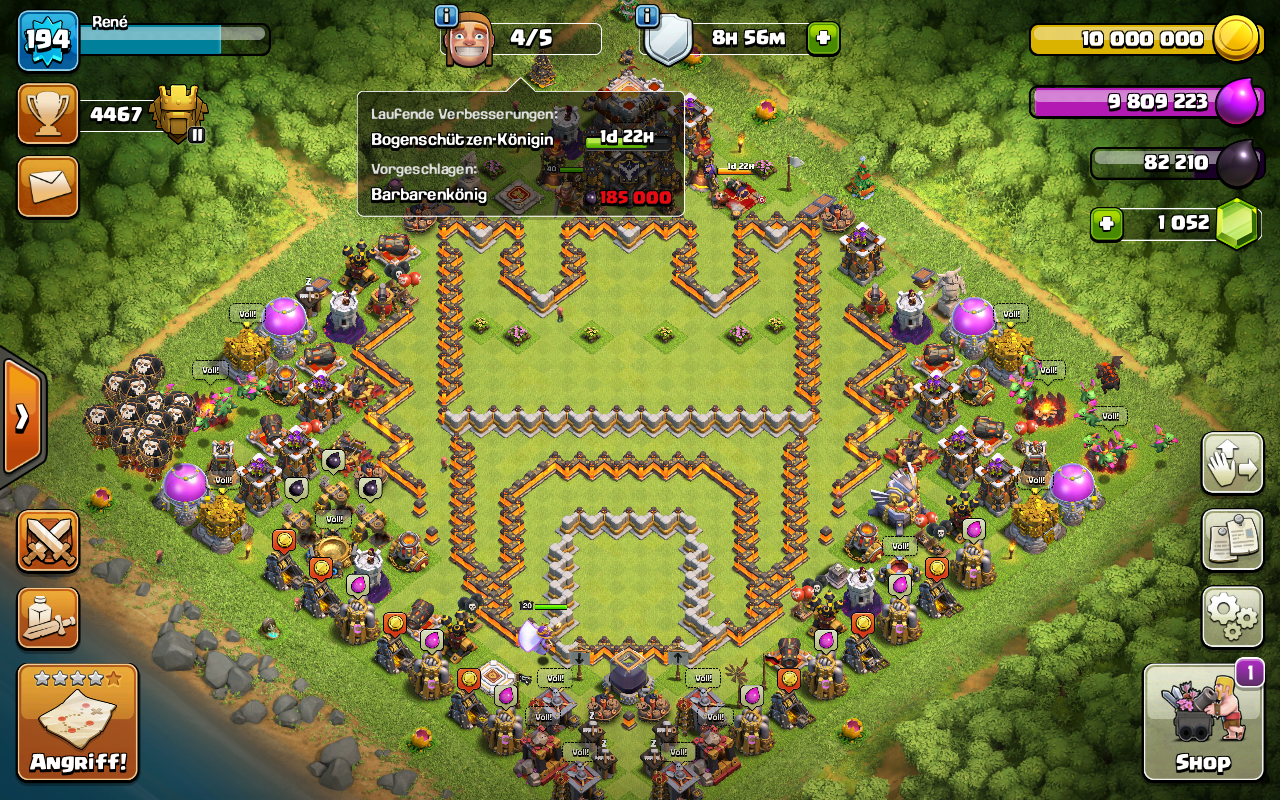Open the army overview button
The image size is (1280, 800).
tap(47, 616)
